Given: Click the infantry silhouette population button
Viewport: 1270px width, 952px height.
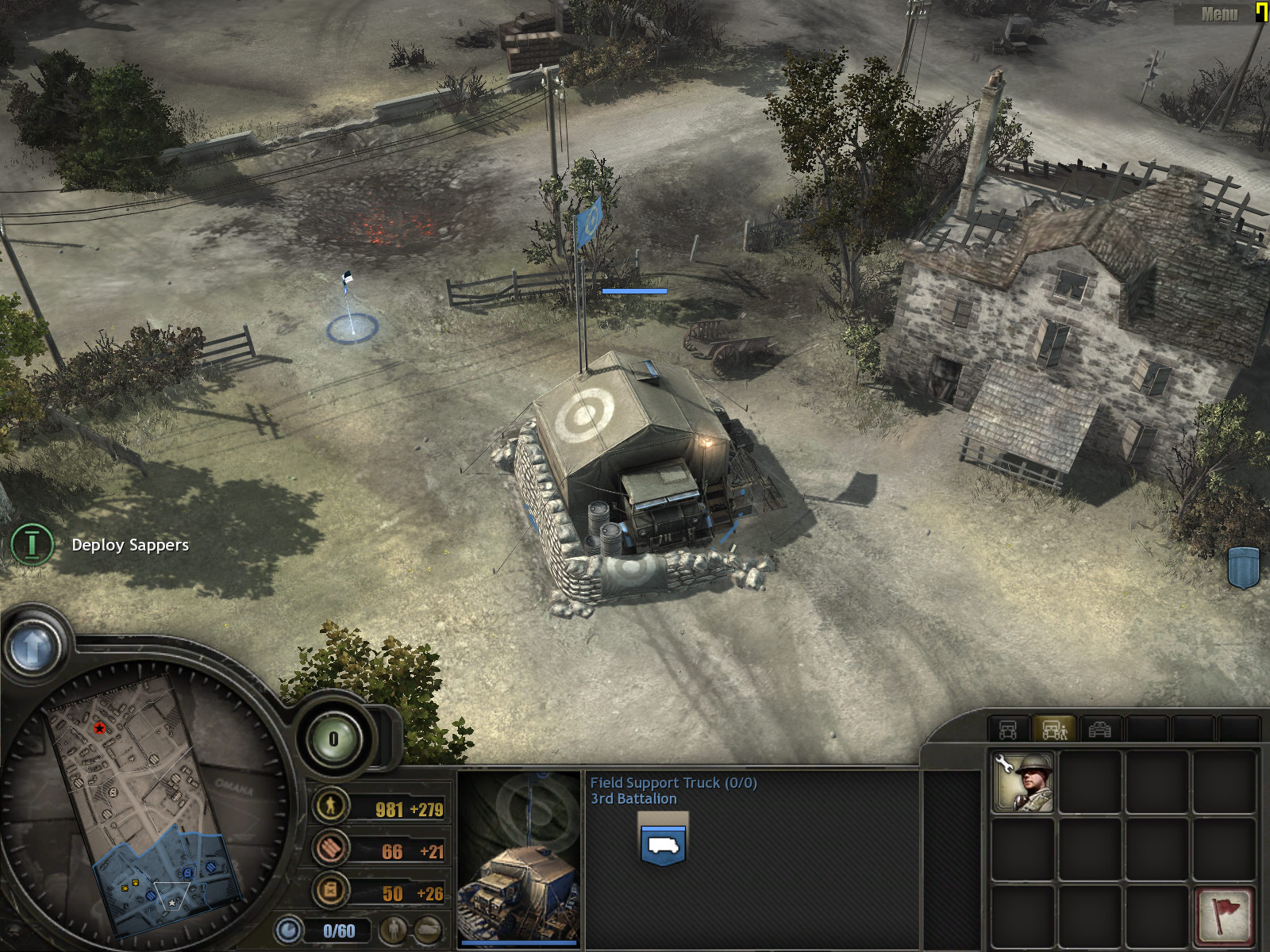Looking at the screenshot, I should pos(392,930).
